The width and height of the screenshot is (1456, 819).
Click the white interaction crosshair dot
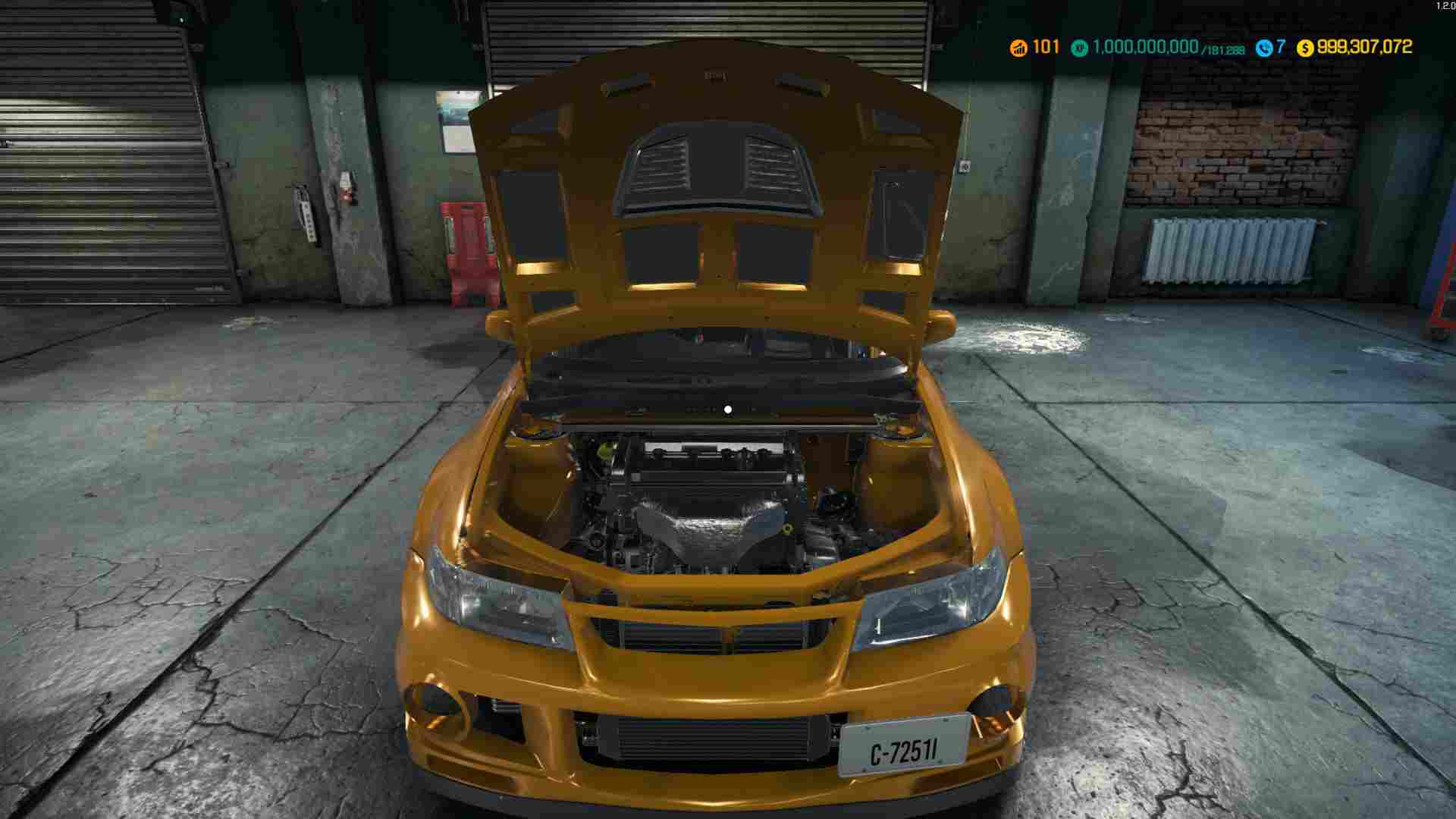[x=729, y=409]
